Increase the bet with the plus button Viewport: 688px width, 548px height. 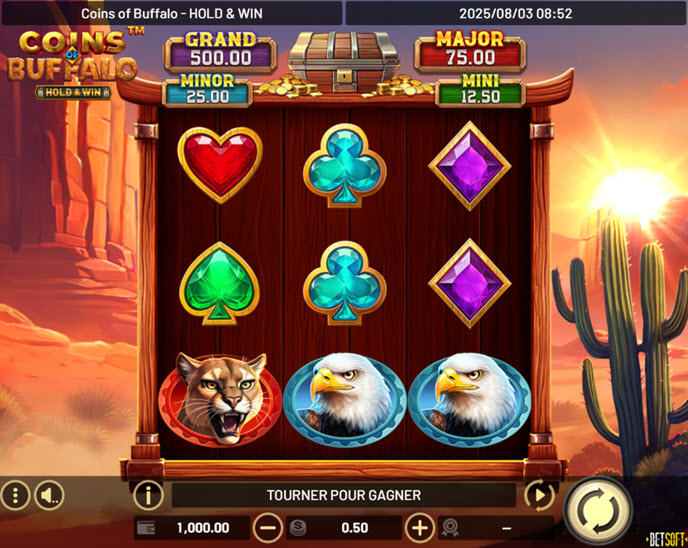[x=419, y=527]
